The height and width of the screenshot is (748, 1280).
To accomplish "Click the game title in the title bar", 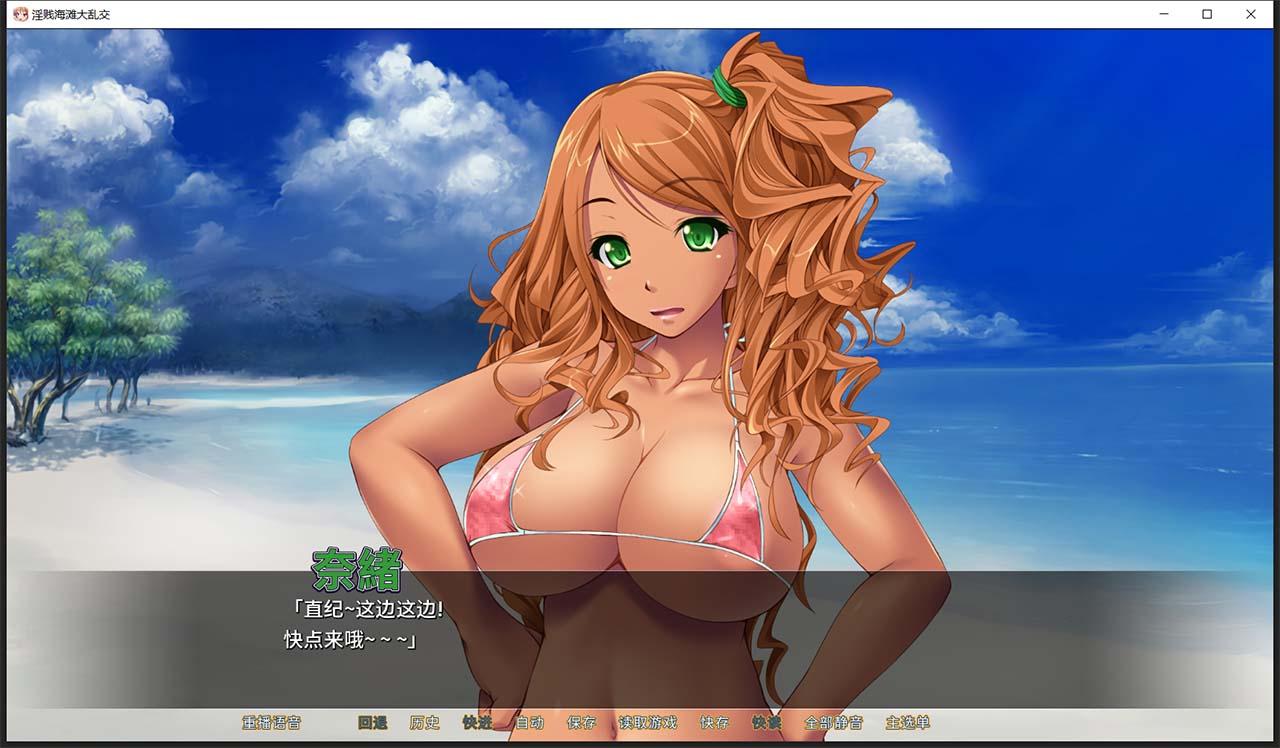I will (x=70, y=14).
